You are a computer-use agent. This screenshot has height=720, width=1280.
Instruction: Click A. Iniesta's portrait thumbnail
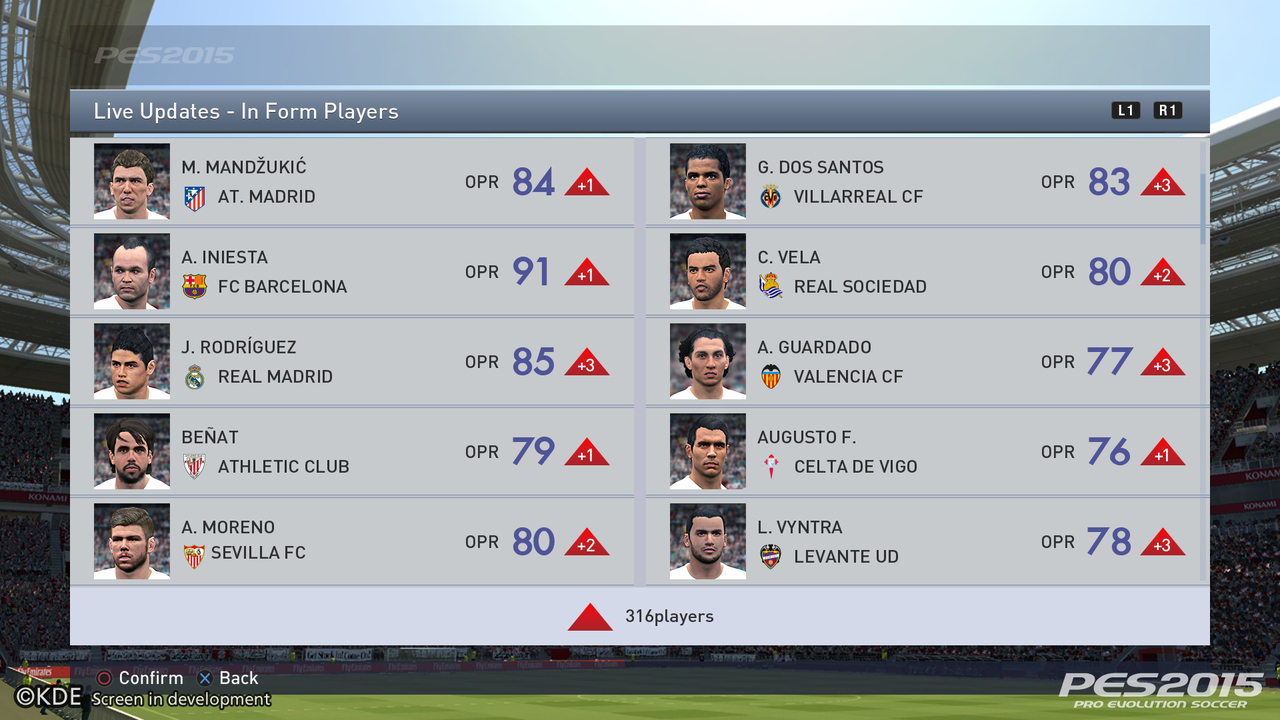[x=131, y=271]
